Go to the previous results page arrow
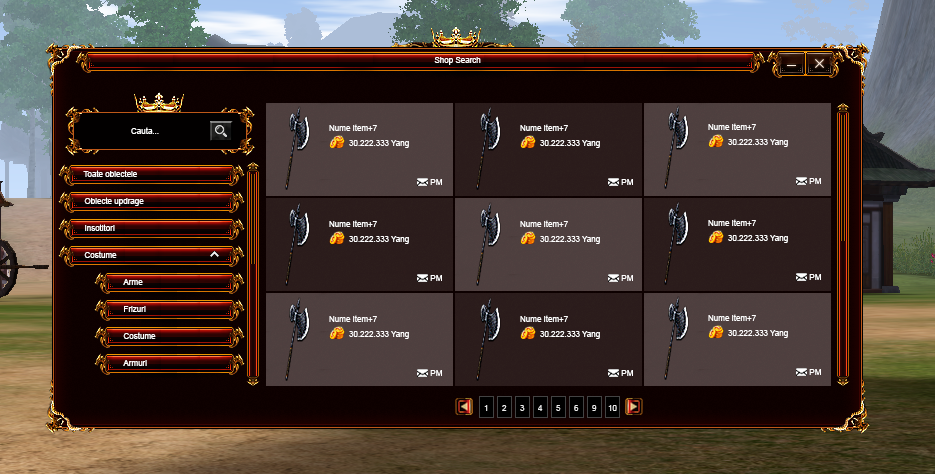The height and width of the screenshot is (474, 935). point(464,407)
